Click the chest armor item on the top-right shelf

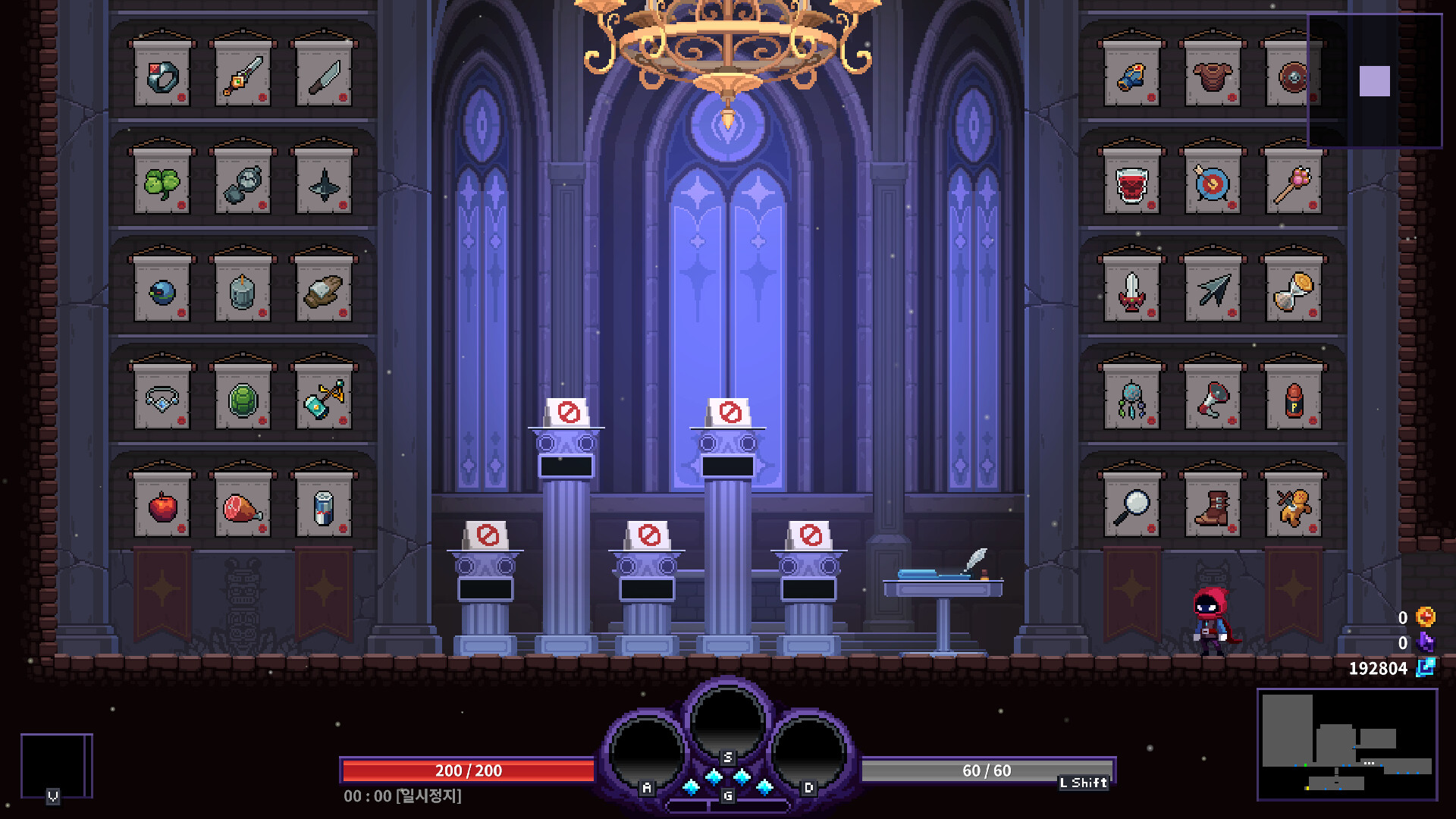point(1211,76)
